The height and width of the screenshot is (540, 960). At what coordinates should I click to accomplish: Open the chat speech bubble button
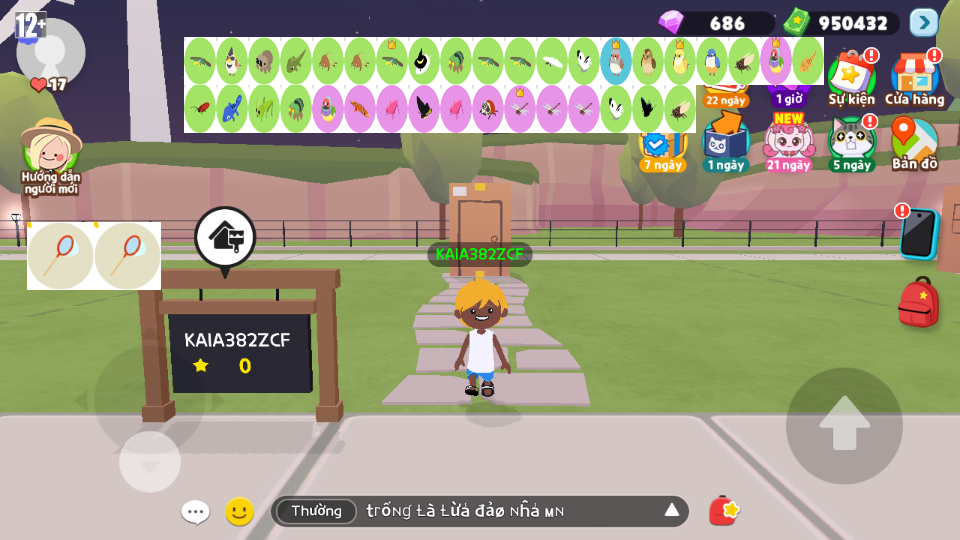click(x=195, y=512)
